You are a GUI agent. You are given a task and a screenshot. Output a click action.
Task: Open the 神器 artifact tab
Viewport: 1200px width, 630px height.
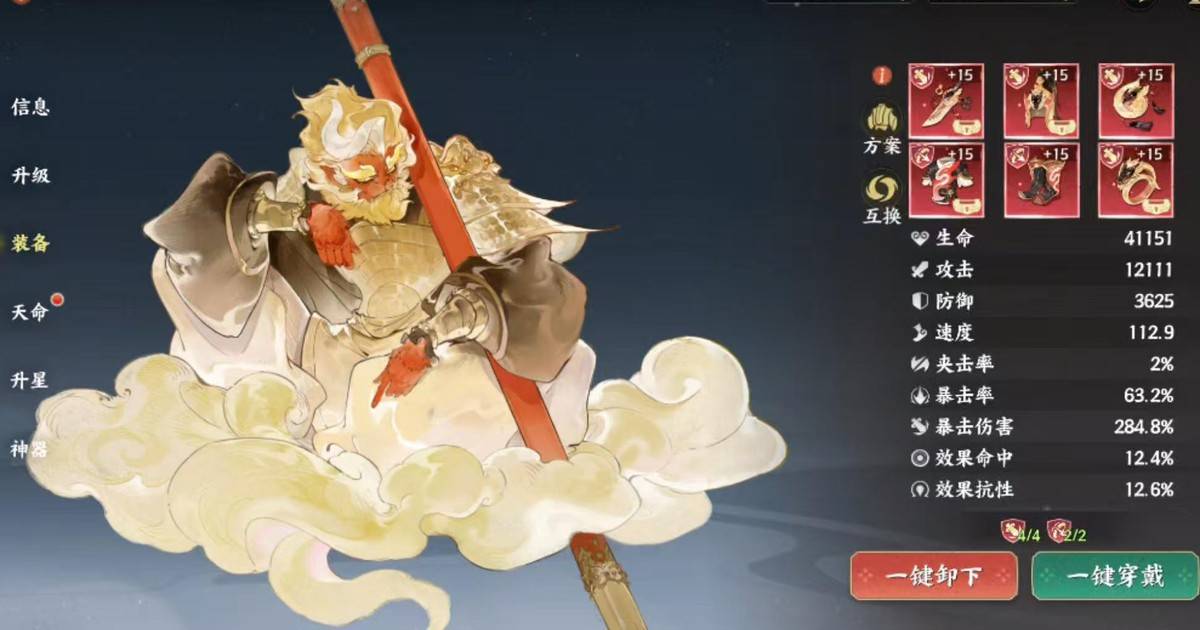tap(31, 448)
